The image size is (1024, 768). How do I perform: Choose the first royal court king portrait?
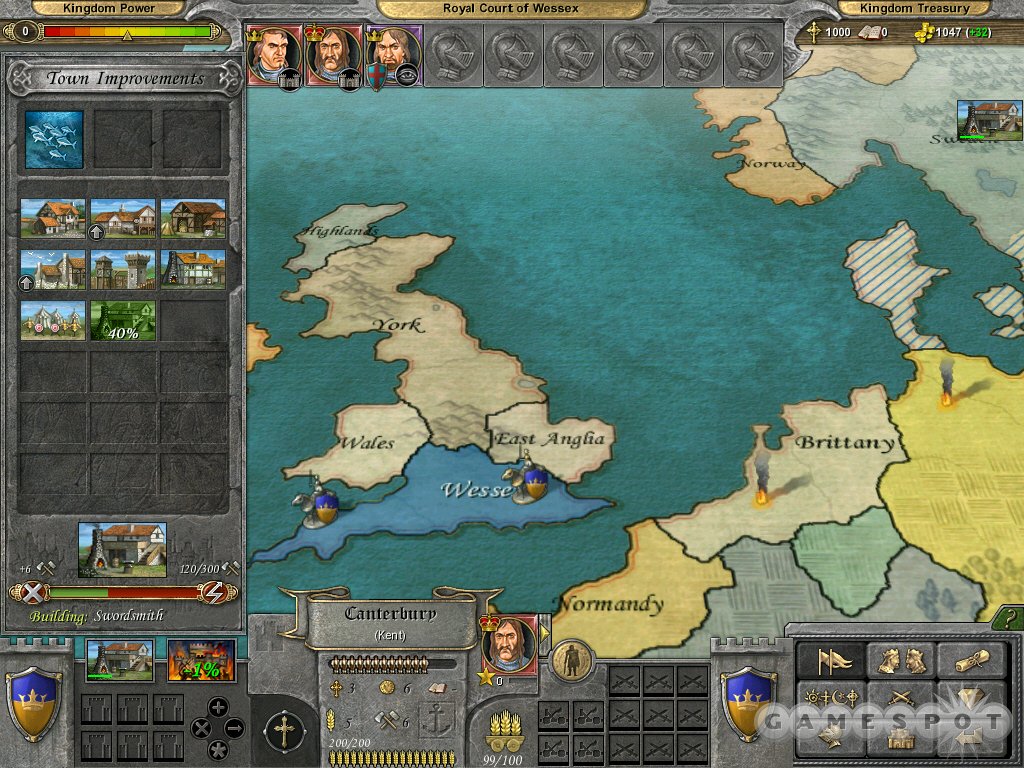click(272, 54)
